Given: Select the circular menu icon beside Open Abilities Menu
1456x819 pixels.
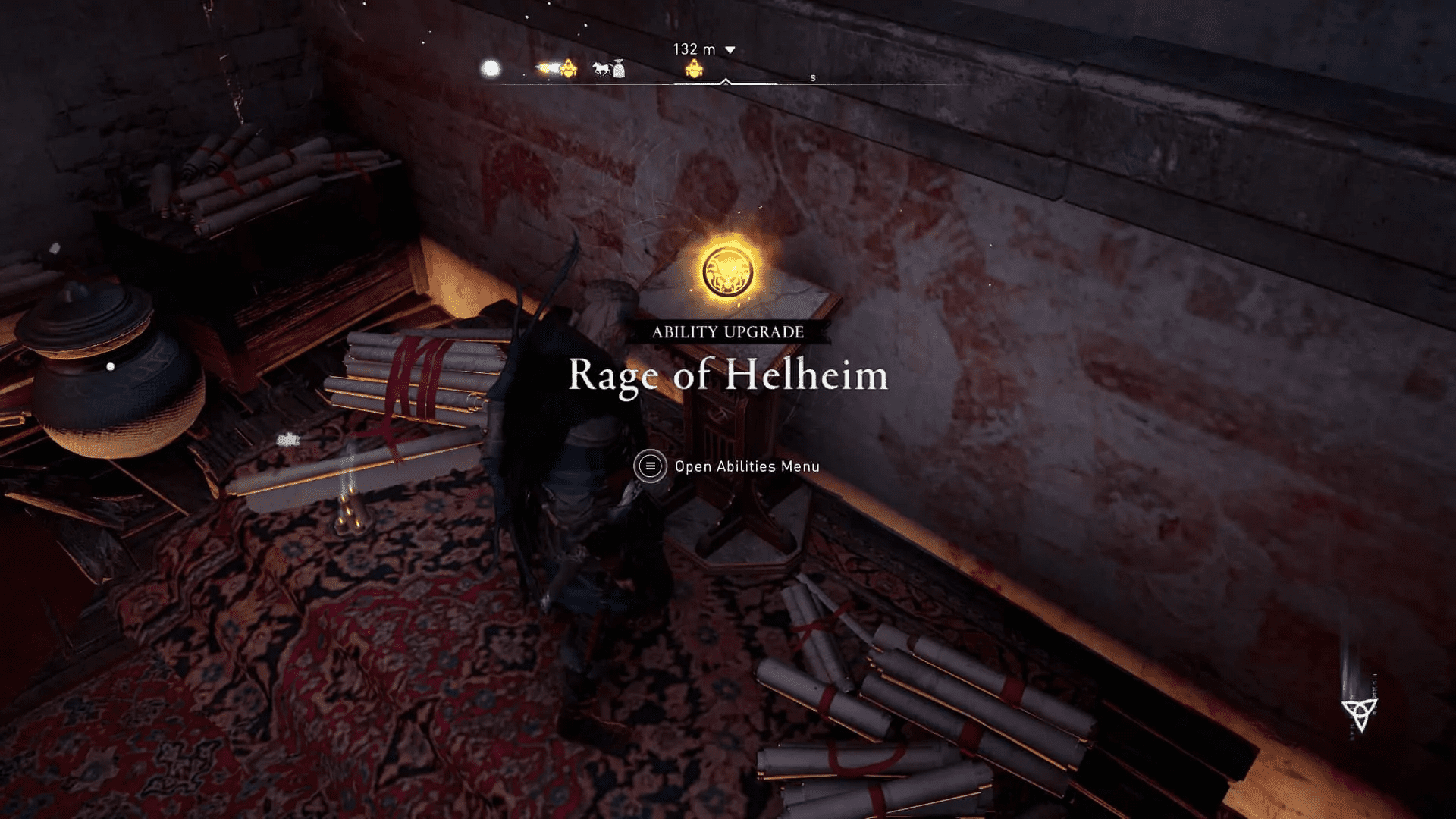Looking at the screenshot, I should coord(651,467).
